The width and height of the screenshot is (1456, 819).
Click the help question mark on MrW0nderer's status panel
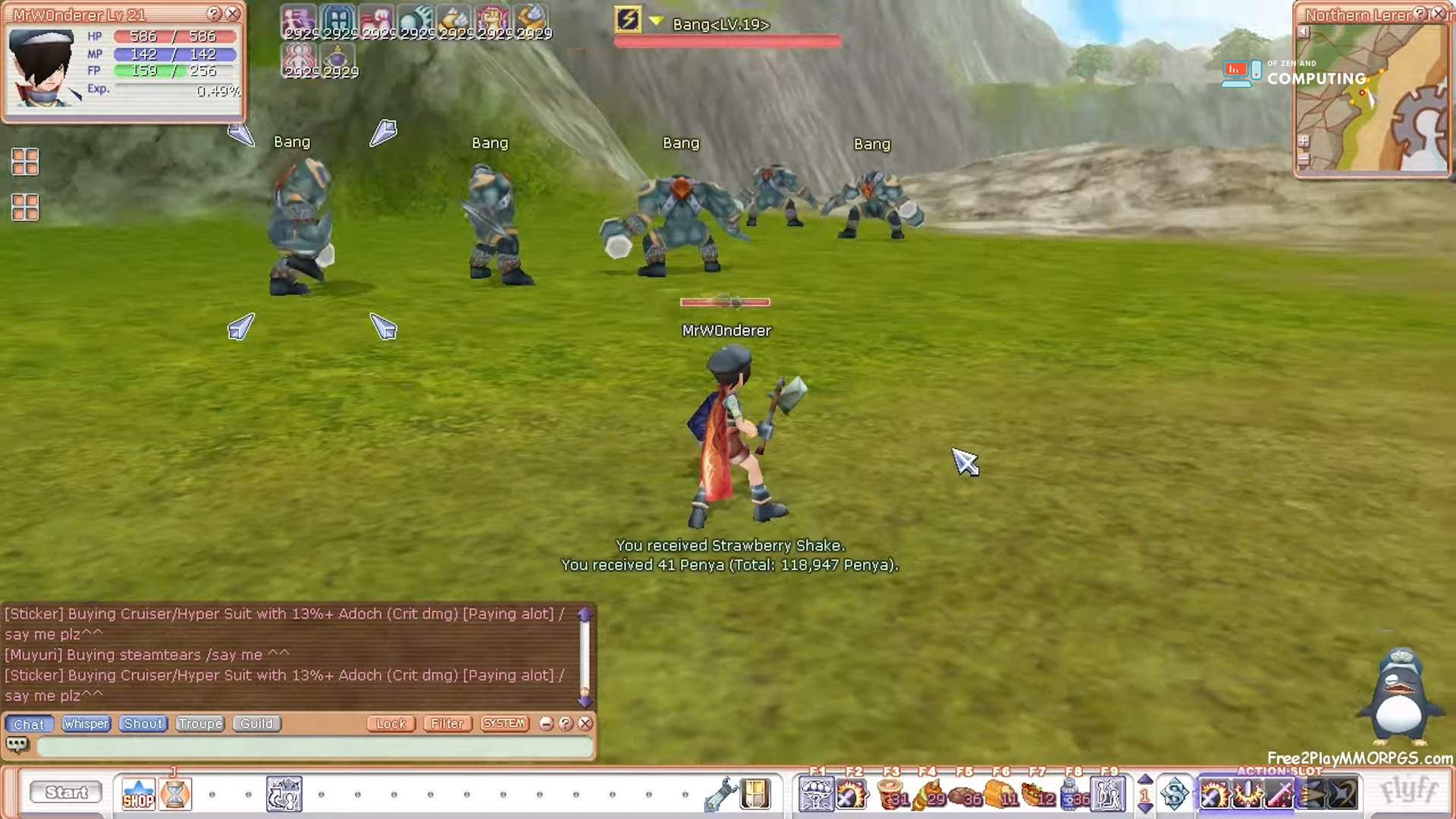212,13
